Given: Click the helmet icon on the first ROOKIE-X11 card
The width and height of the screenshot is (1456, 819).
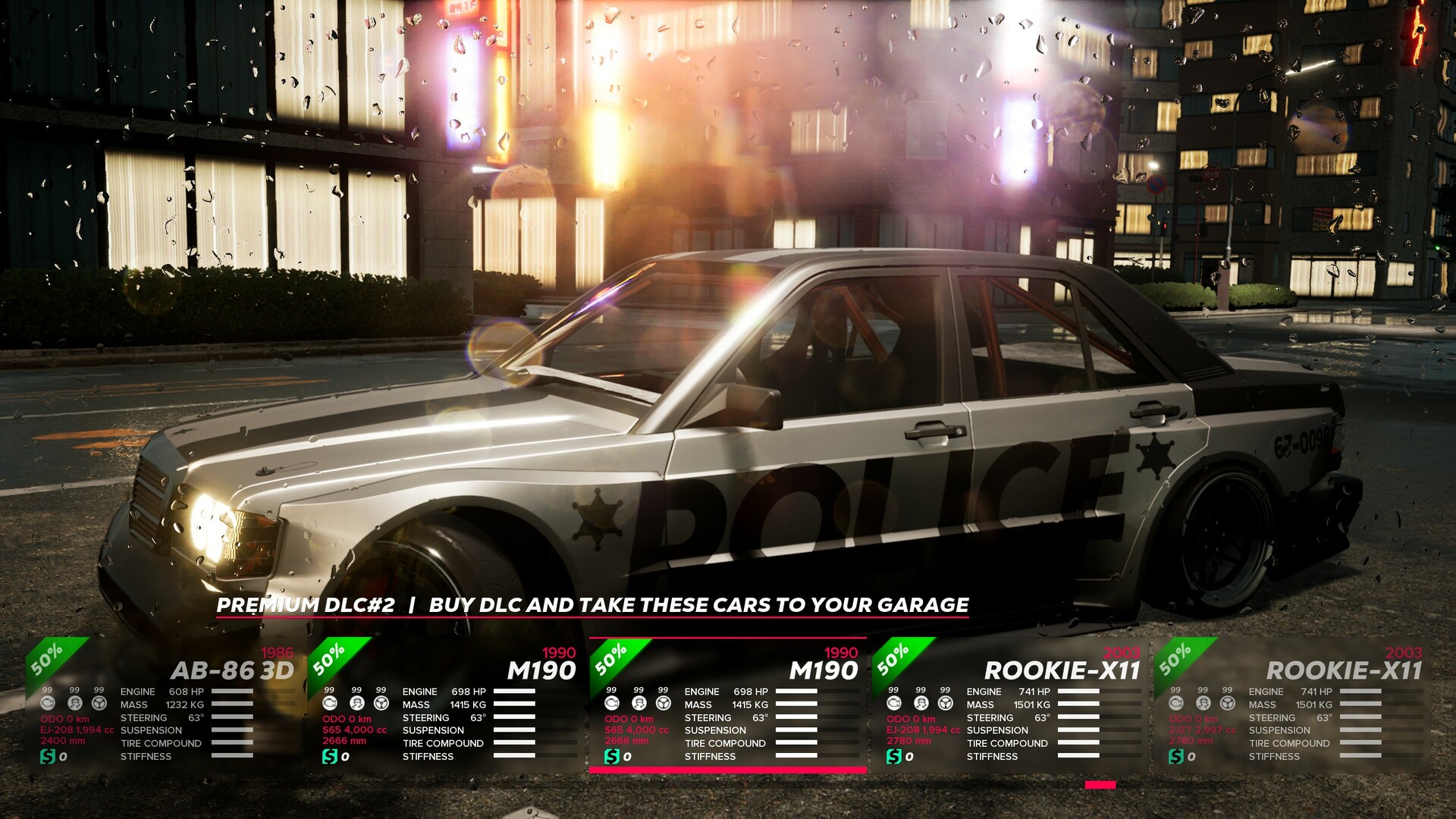Looking at the screenshot, I should [x=921, y=704].
